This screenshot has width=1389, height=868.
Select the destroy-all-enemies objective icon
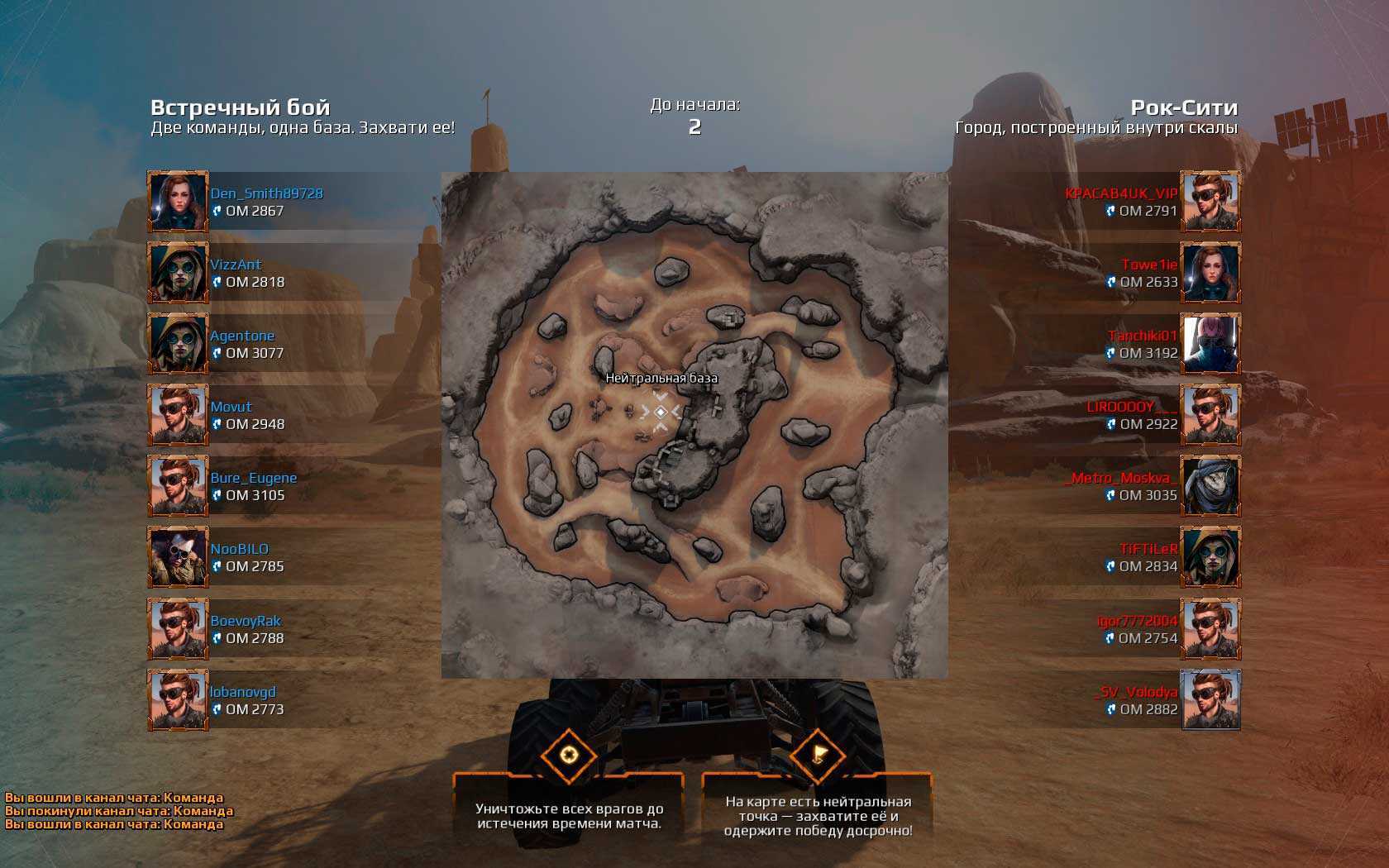[568, 755]
